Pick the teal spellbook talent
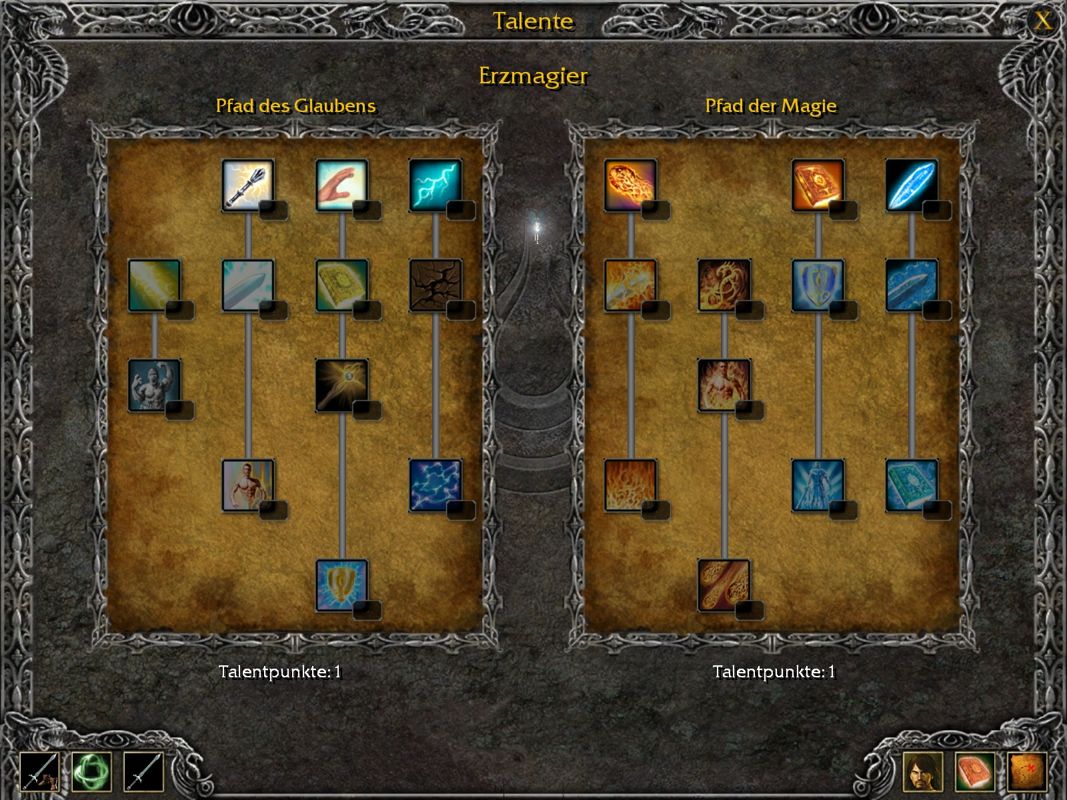The width and height of the screenshot is (1067, 800). click(911, 485)
